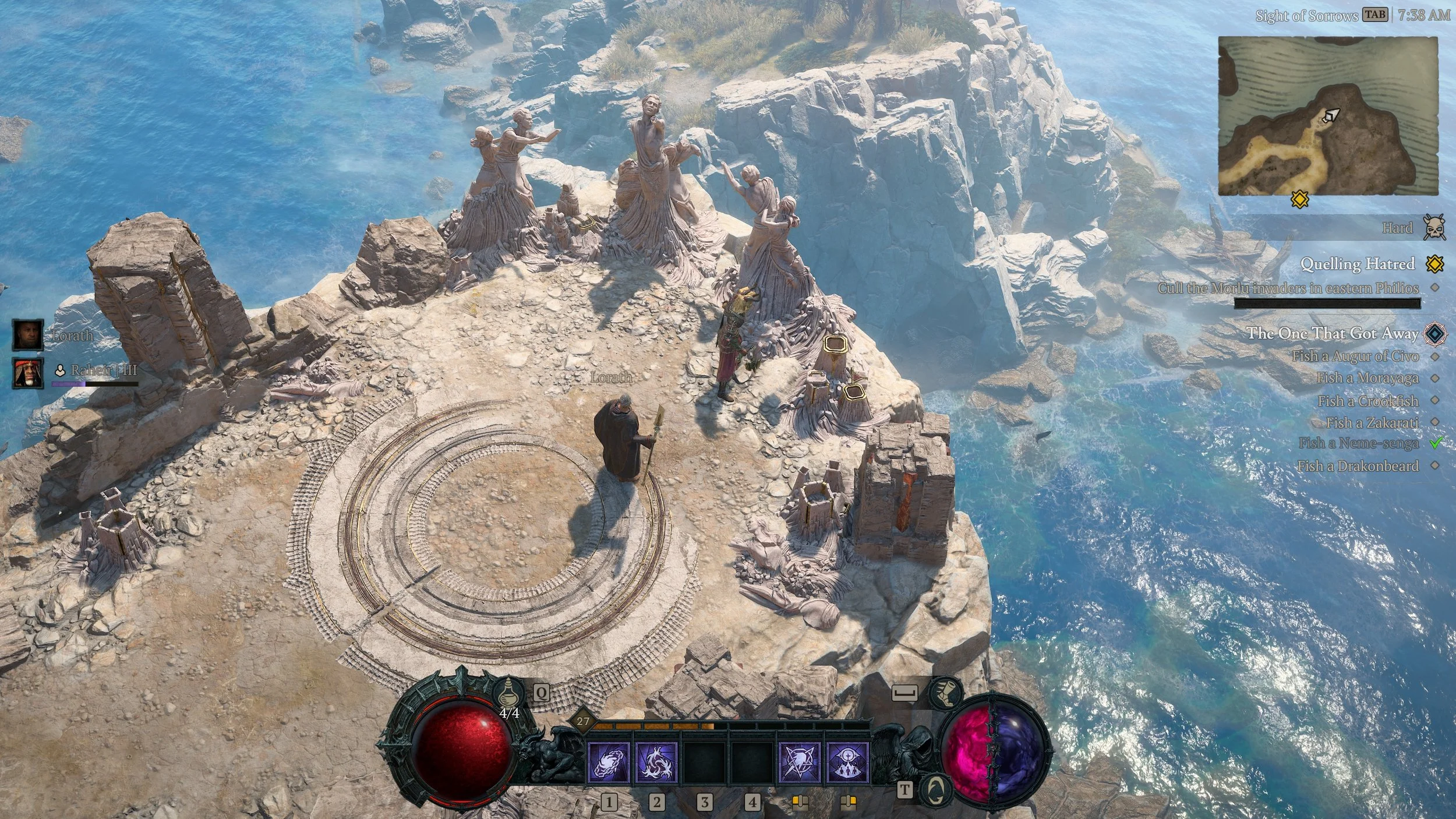Select Raheir's mercenary portrait
This screenshot has width=1456, height=819.
pyautogui.click(x=28, y=373)
